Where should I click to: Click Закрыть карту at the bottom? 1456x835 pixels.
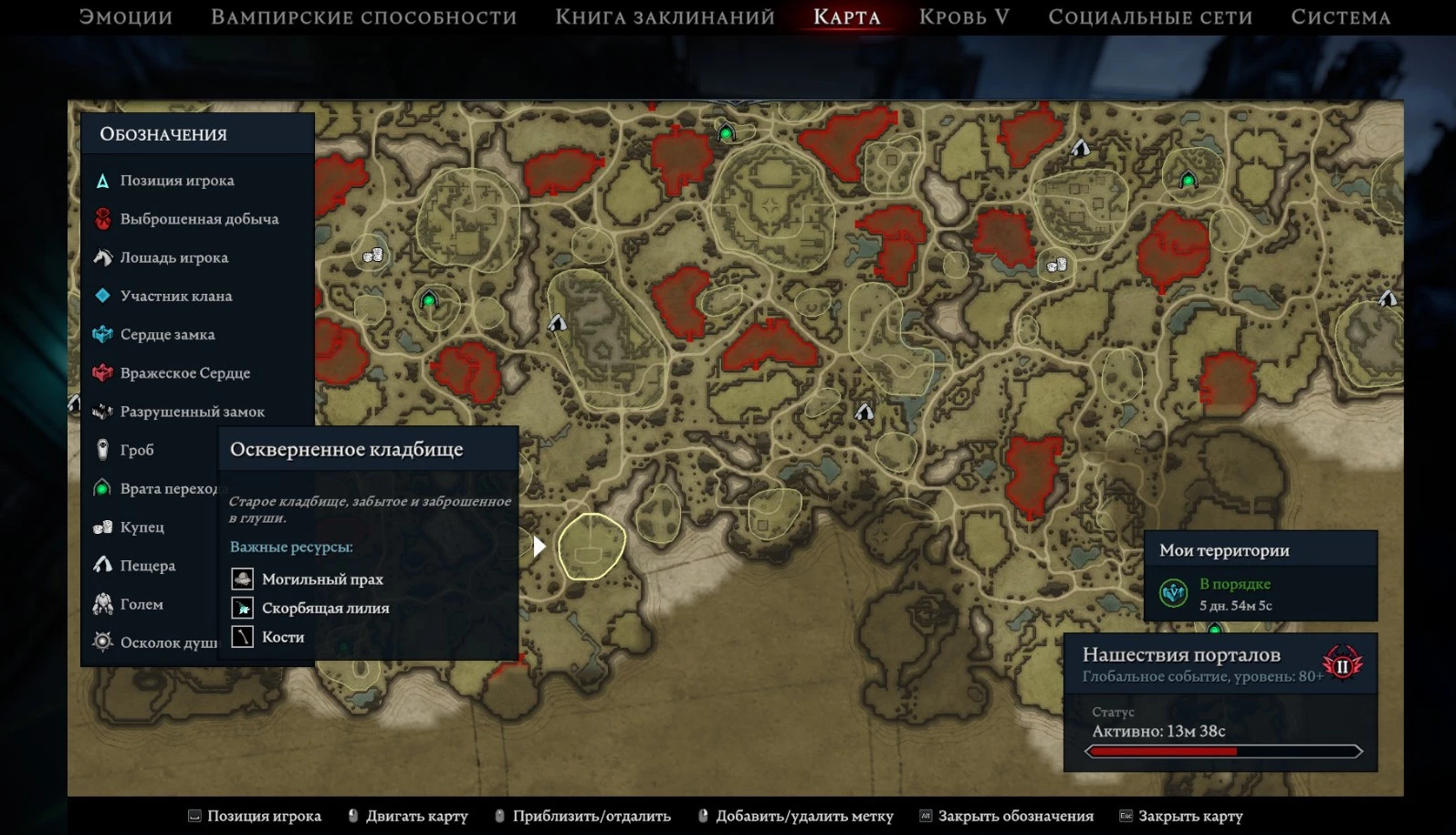[1189, 816]
